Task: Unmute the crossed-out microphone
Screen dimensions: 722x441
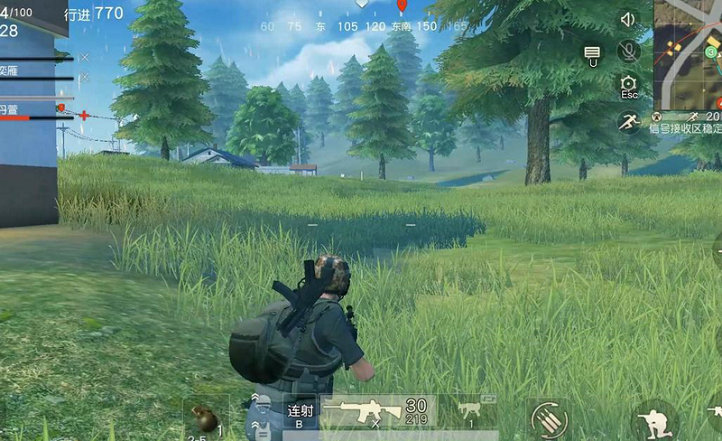Action: pos(628,50)
